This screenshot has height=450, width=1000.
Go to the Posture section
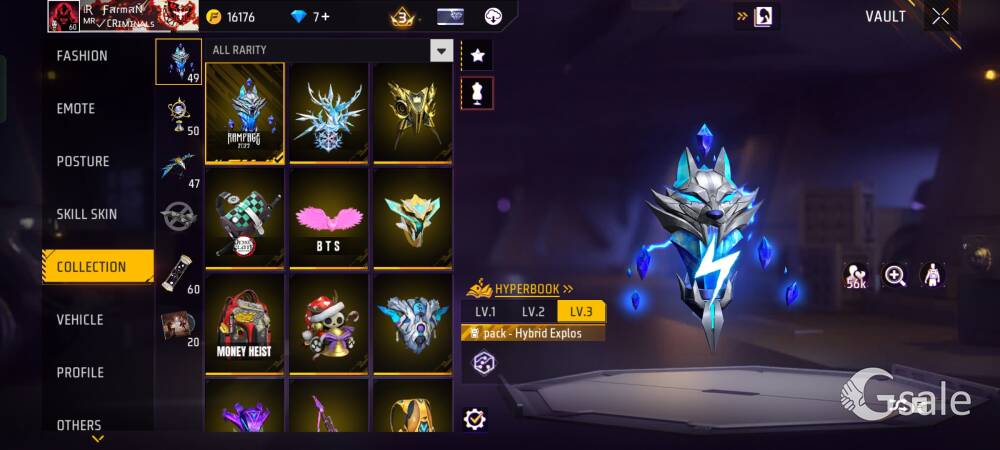83,162
